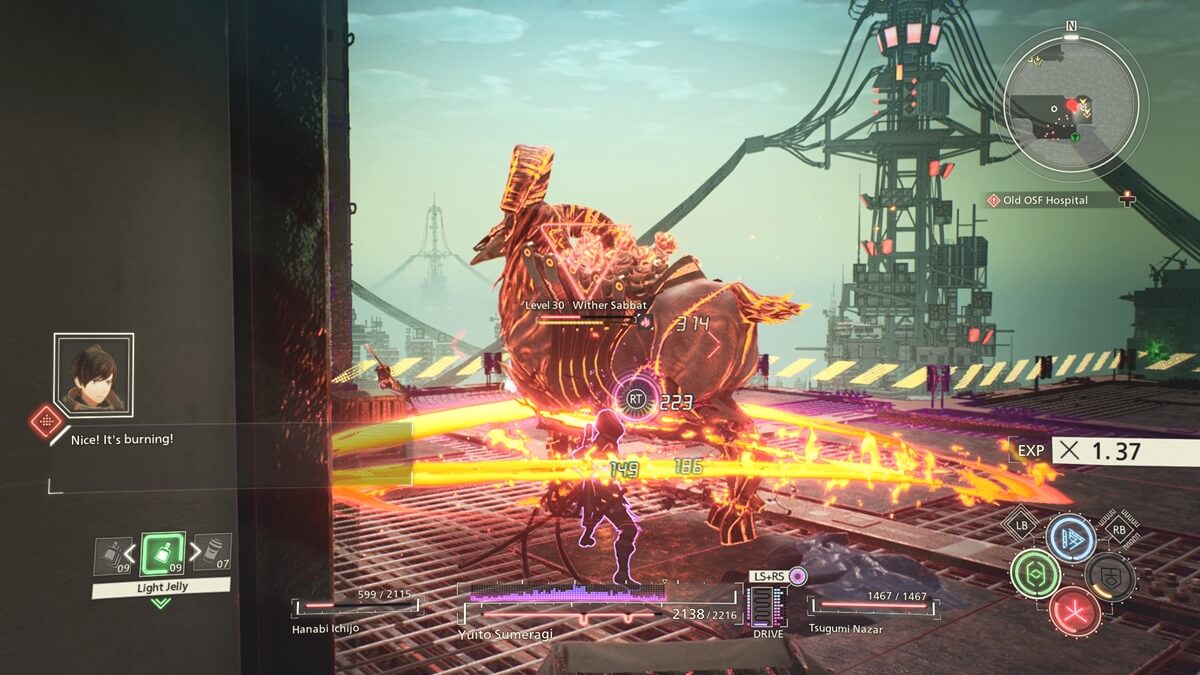This screenshot has width=1200, height=675.
Task: Use the selected Light Jelly item
Action: point(161,553)
